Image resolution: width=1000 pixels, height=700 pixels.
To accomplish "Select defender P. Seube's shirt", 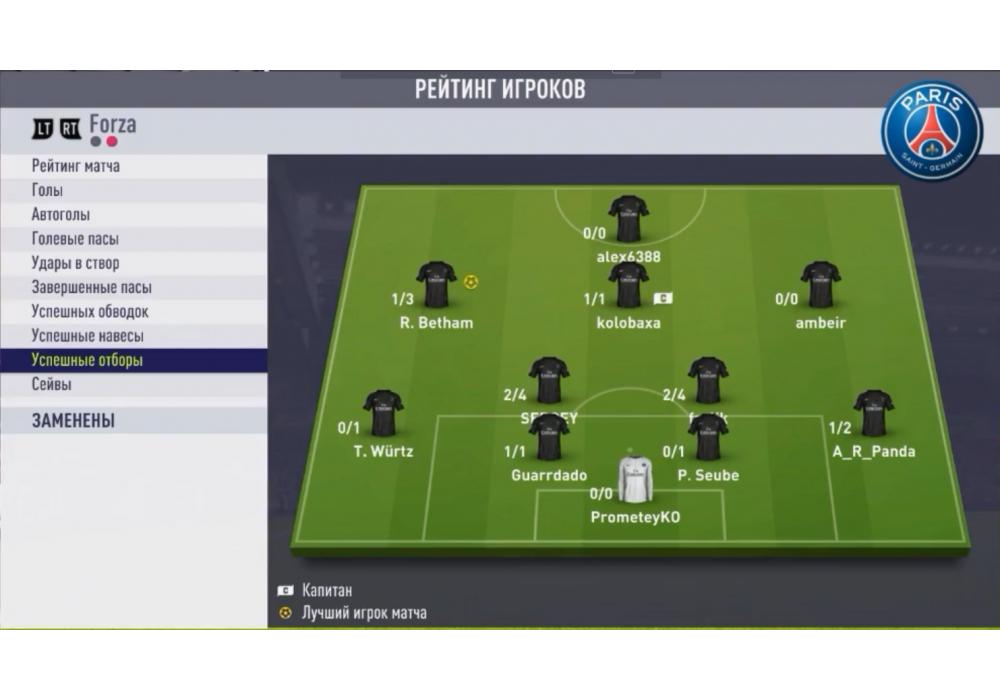I will [708, 438].
